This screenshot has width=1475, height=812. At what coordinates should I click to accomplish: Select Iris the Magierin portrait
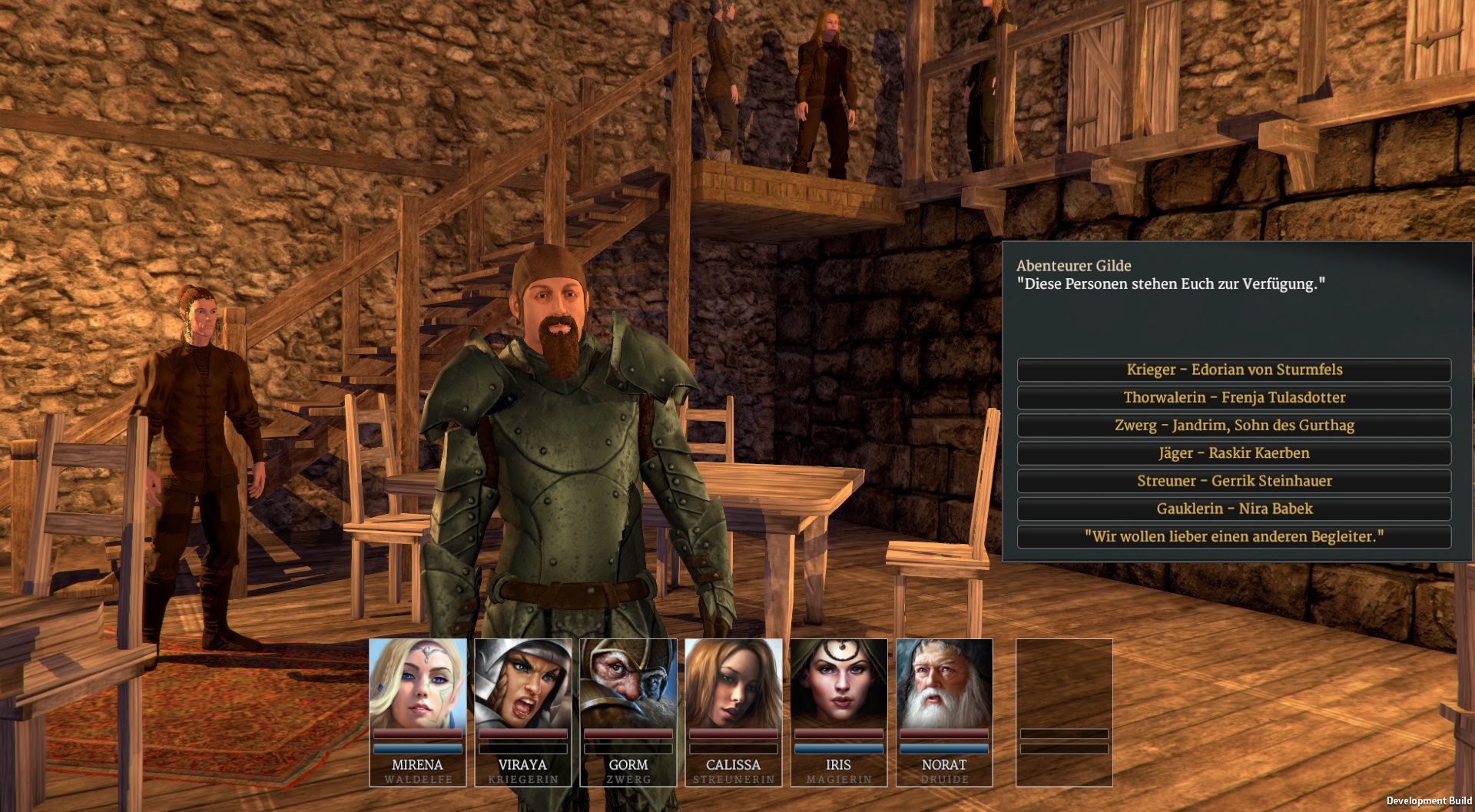pyautogui.click(x=839, y=685)
